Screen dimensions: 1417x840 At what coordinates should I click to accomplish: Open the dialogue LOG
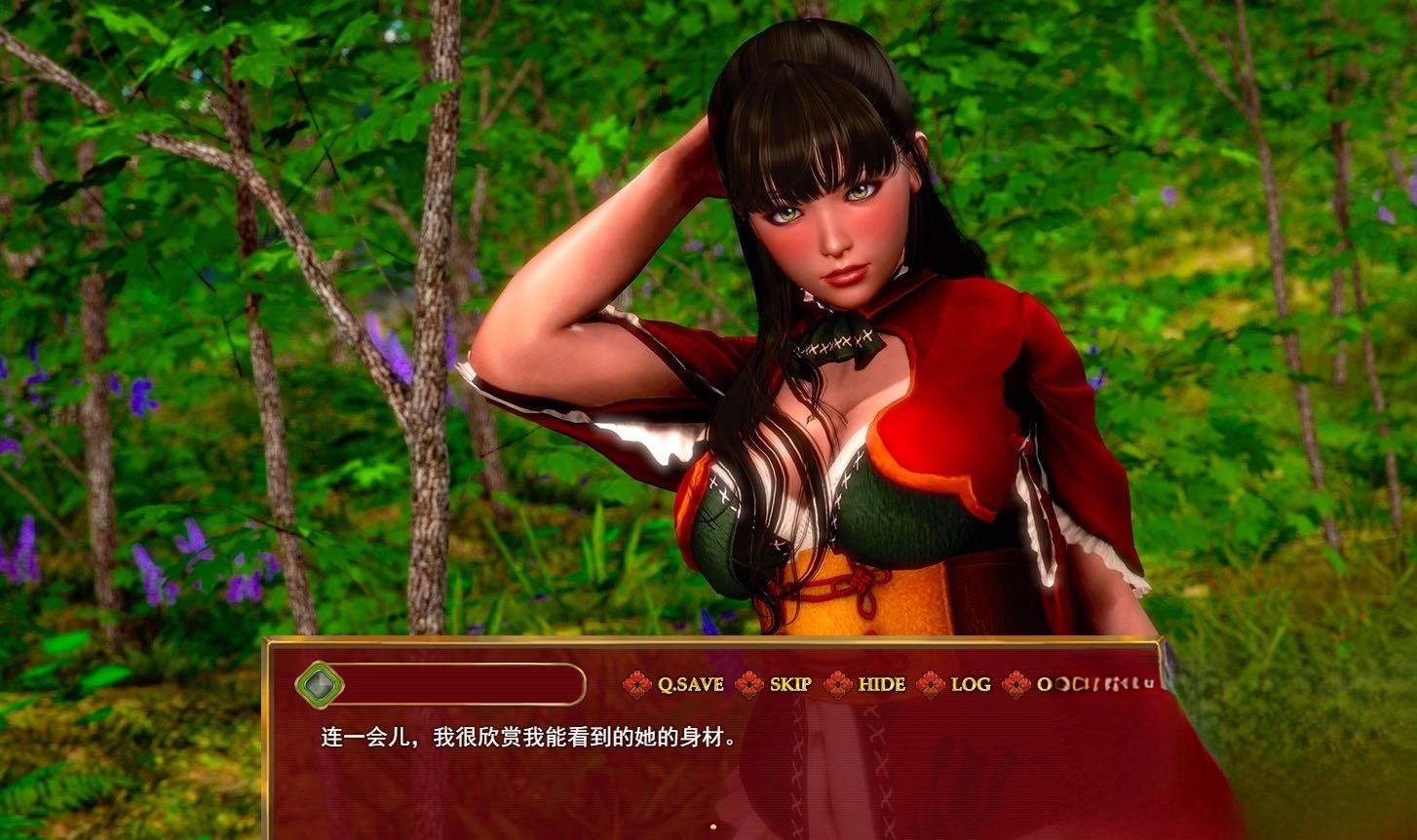[x=970, y=684]
